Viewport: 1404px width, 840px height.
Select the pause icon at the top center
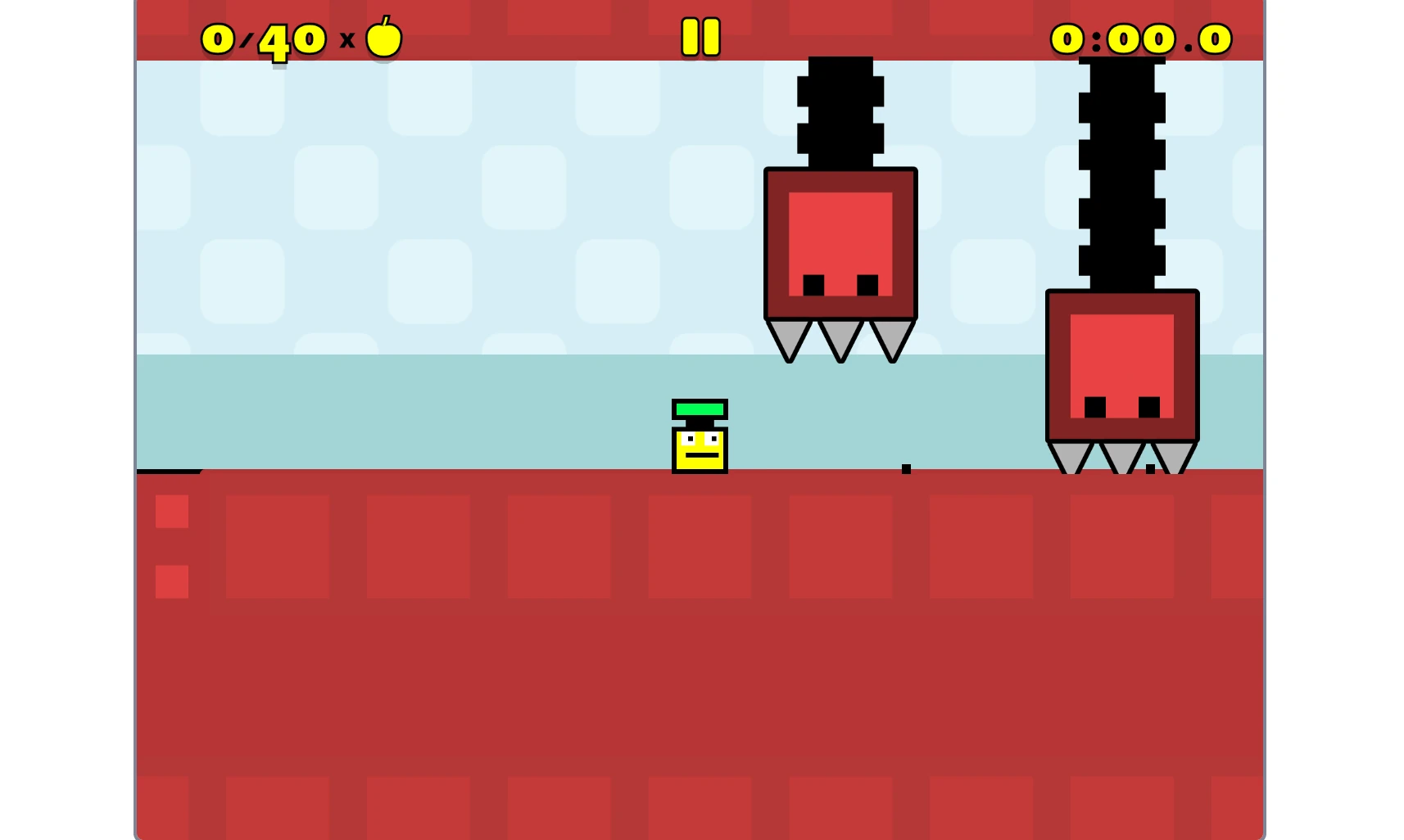click(x=700, y=36)
